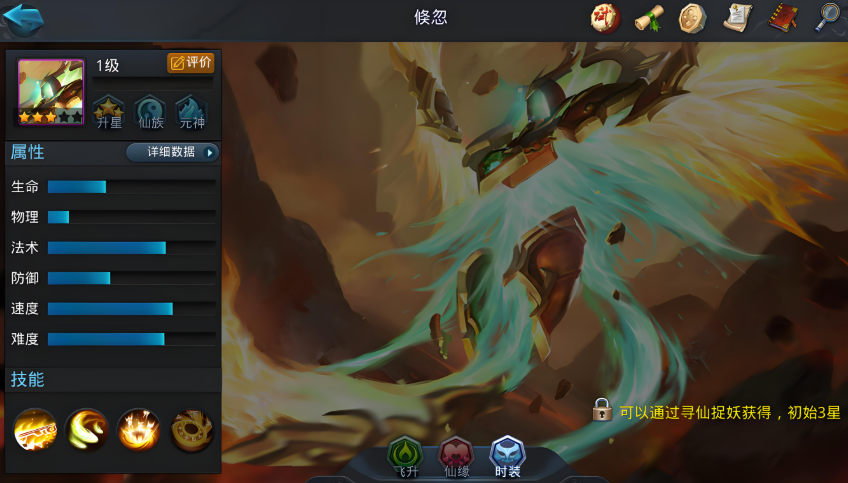Image resolution: width=848 pixels, height=483 pixels.
Task: Select the flaming sword skill icon
Action: 35,431
